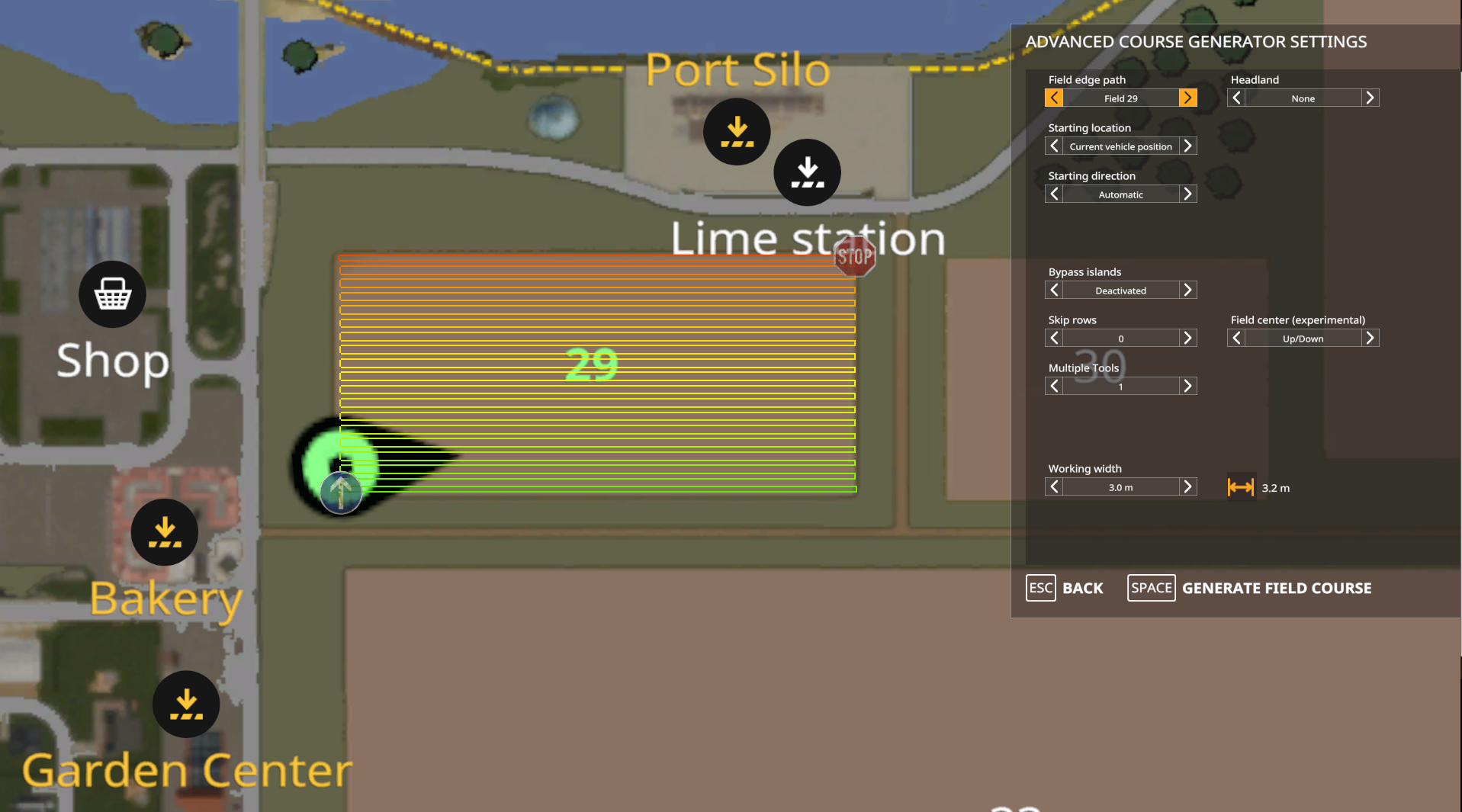Click the orange working width measurement icon
The image size is (1462, 812).
[x=1240, y=487]
